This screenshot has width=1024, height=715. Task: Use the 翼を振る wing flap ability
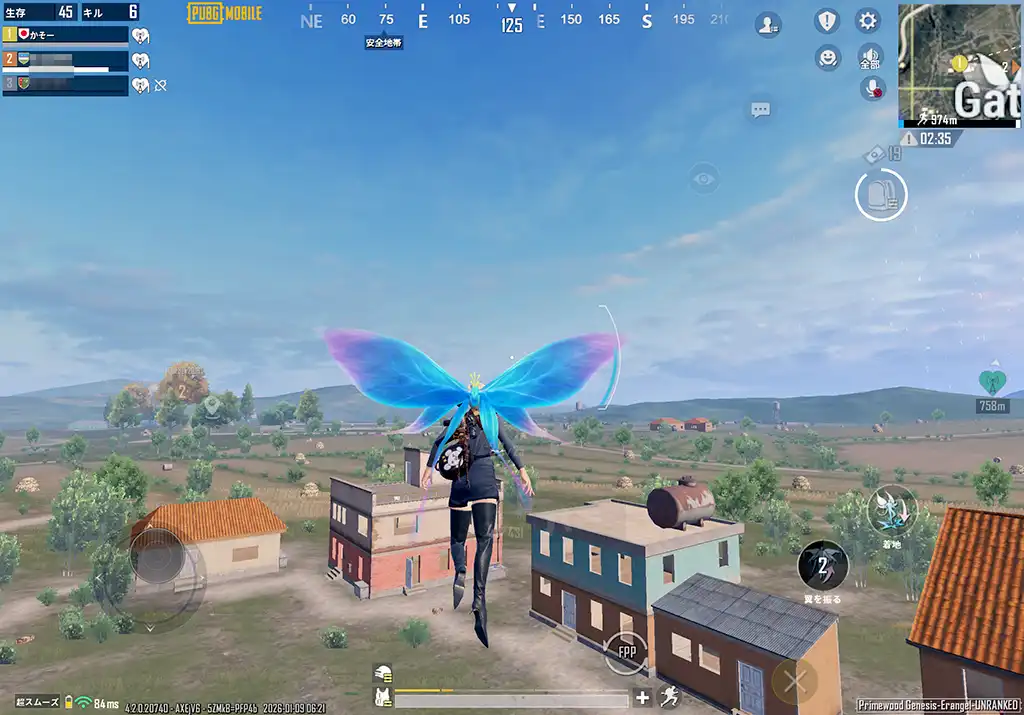pos(822,566)
